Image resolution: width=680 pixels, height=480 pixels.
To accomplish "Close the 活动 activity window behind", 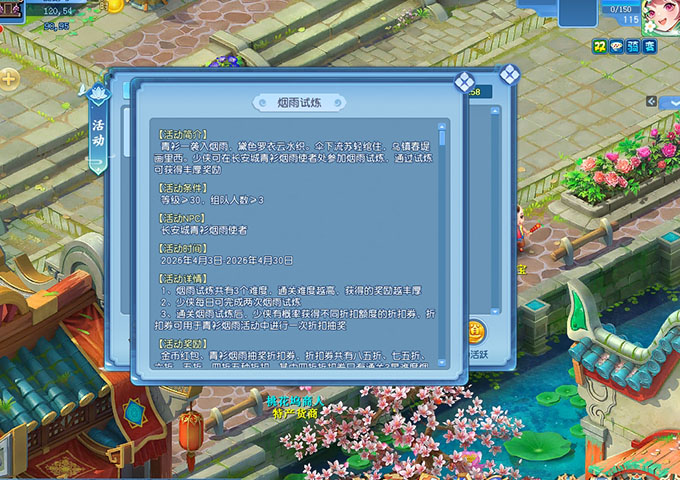I will pyautogui.click(x=509, y=74).
